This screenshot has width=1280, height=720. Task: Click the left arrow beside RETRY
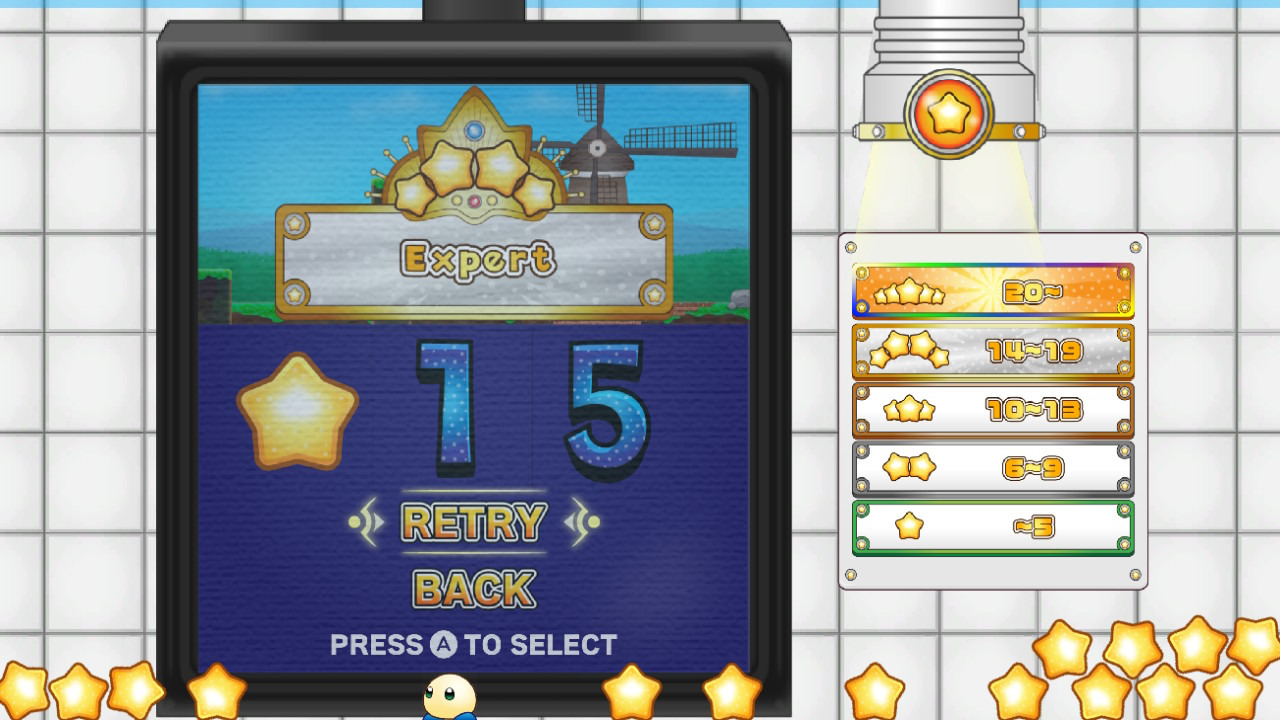click(x=363, y=521)
